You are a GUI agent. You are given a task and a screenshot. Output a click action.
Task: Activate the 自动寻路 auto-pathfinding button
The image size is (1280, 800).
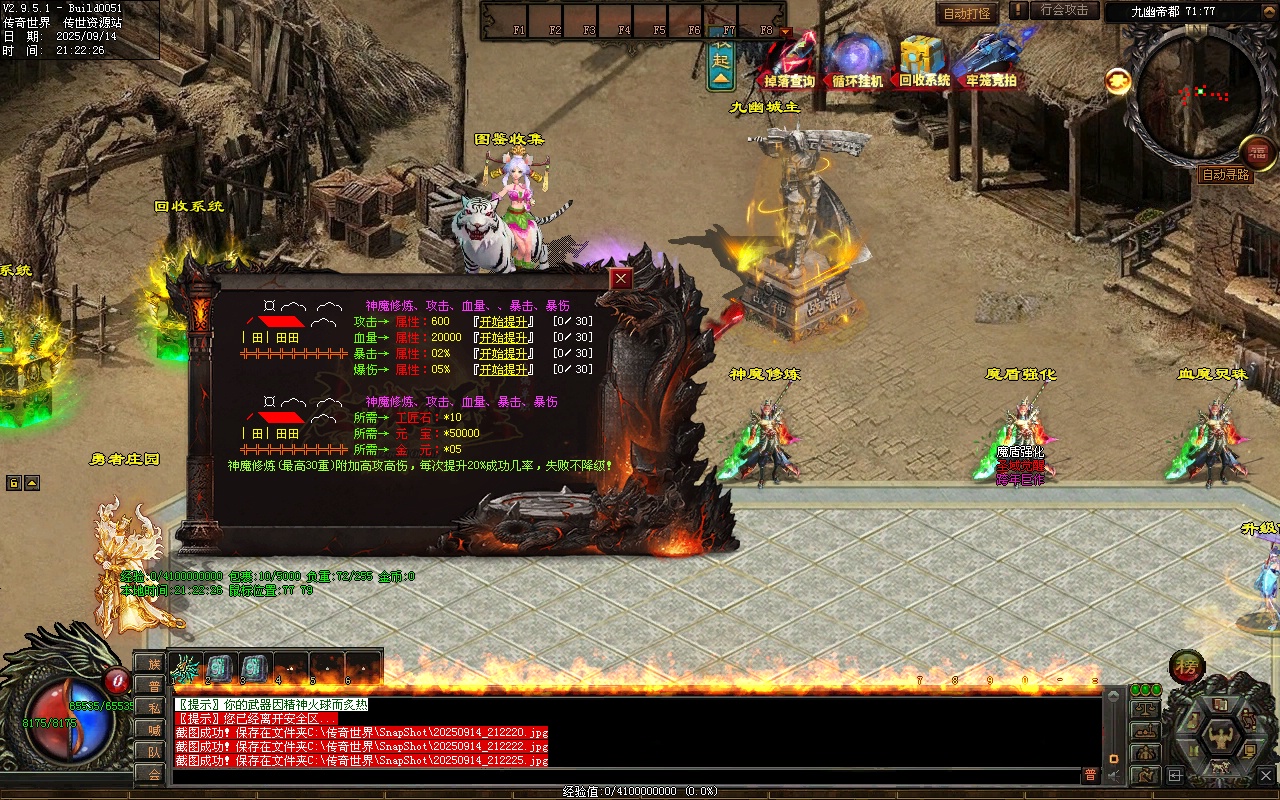point(1225,175)
